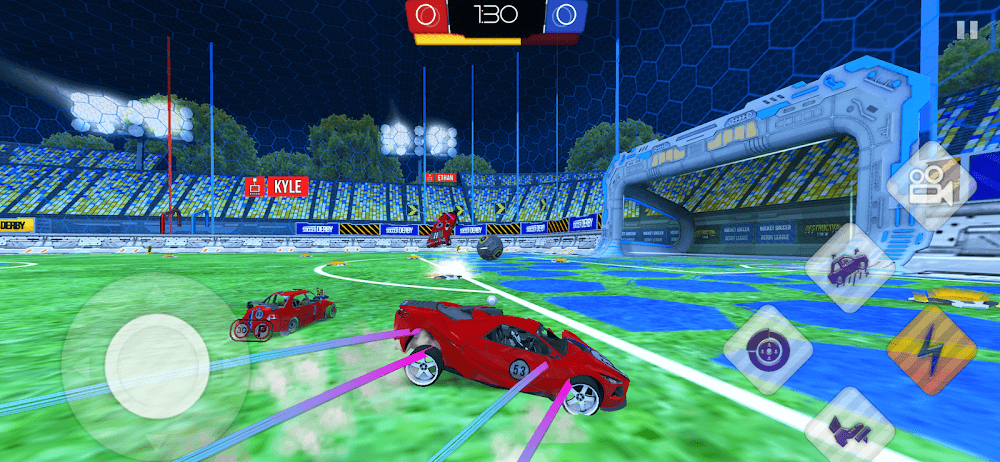Pause the match
Viewport: 1000px width, 462px height.
[967, 30]
